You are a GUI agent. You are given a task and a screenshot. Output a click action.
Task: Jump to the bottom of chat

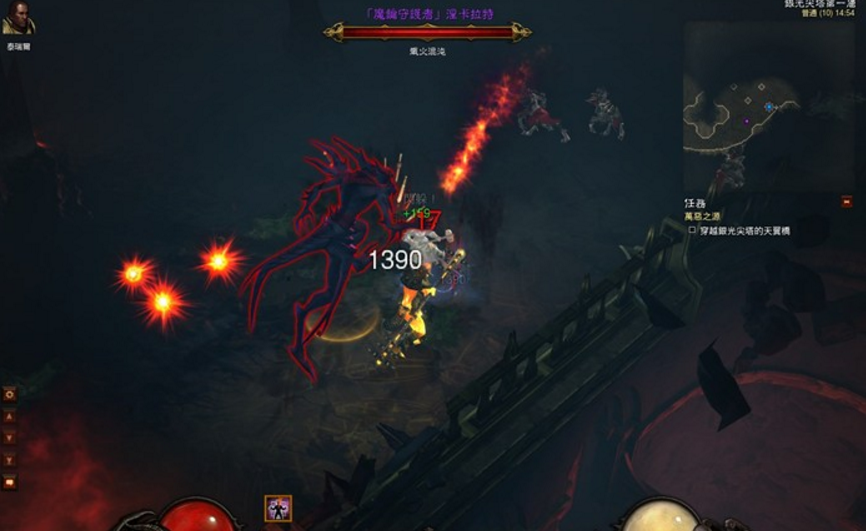(x=10, y=460)
